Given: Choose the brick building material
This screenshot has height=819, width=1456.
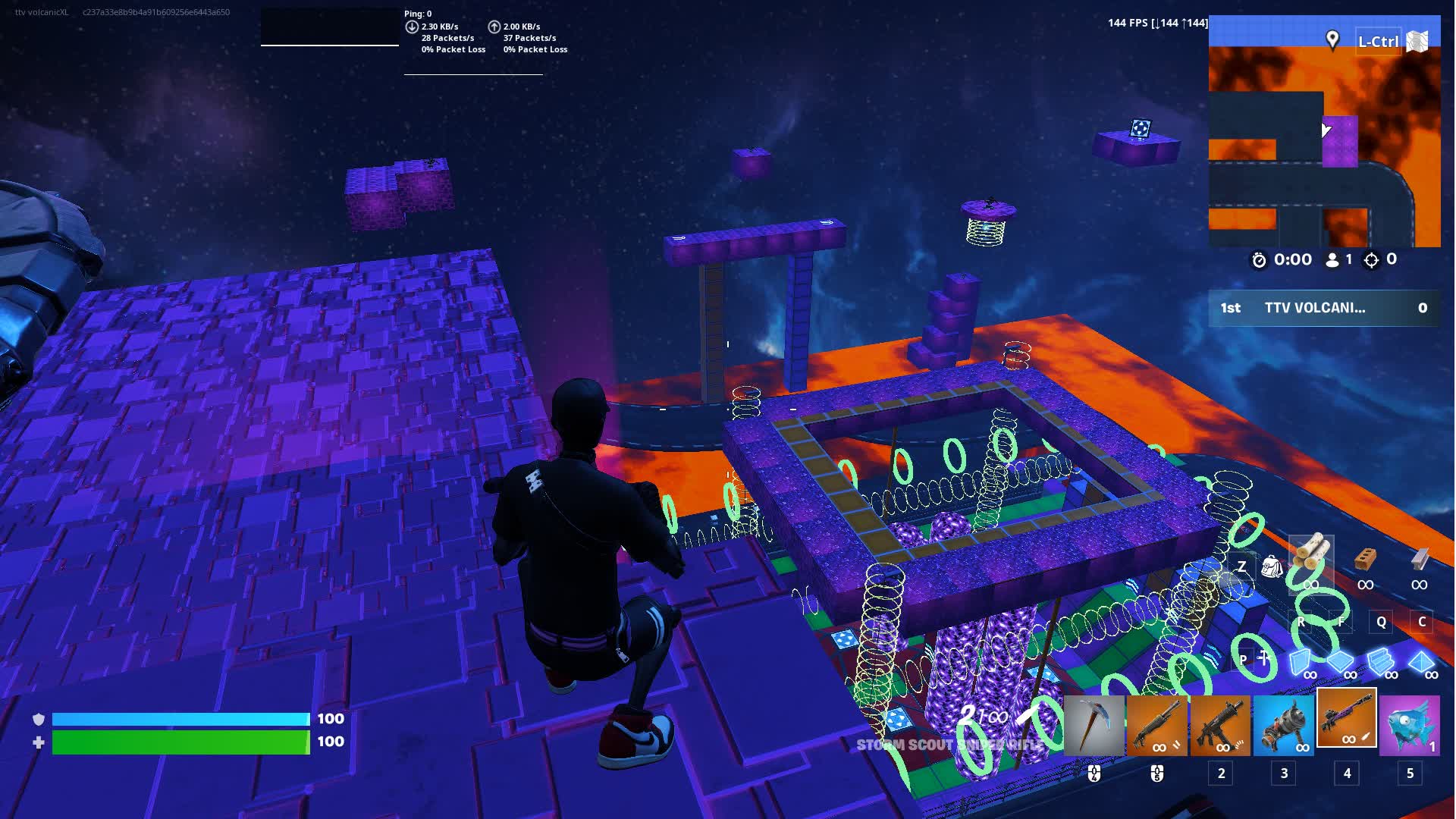Looking at the screenshot, I should click(1365, 561).
